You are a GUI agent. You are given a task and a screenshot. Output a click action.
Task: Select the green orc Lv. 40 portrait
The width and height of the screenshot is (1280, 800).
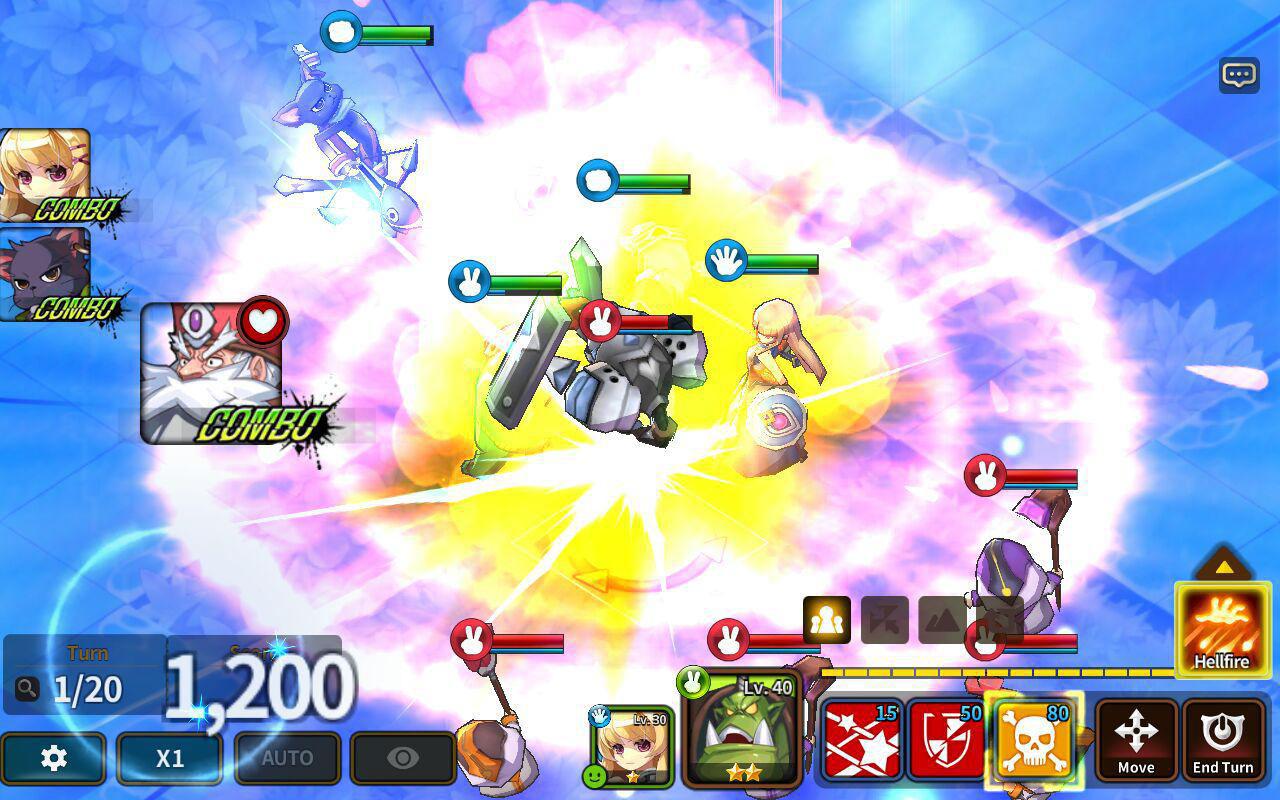(x=742, y=728)
